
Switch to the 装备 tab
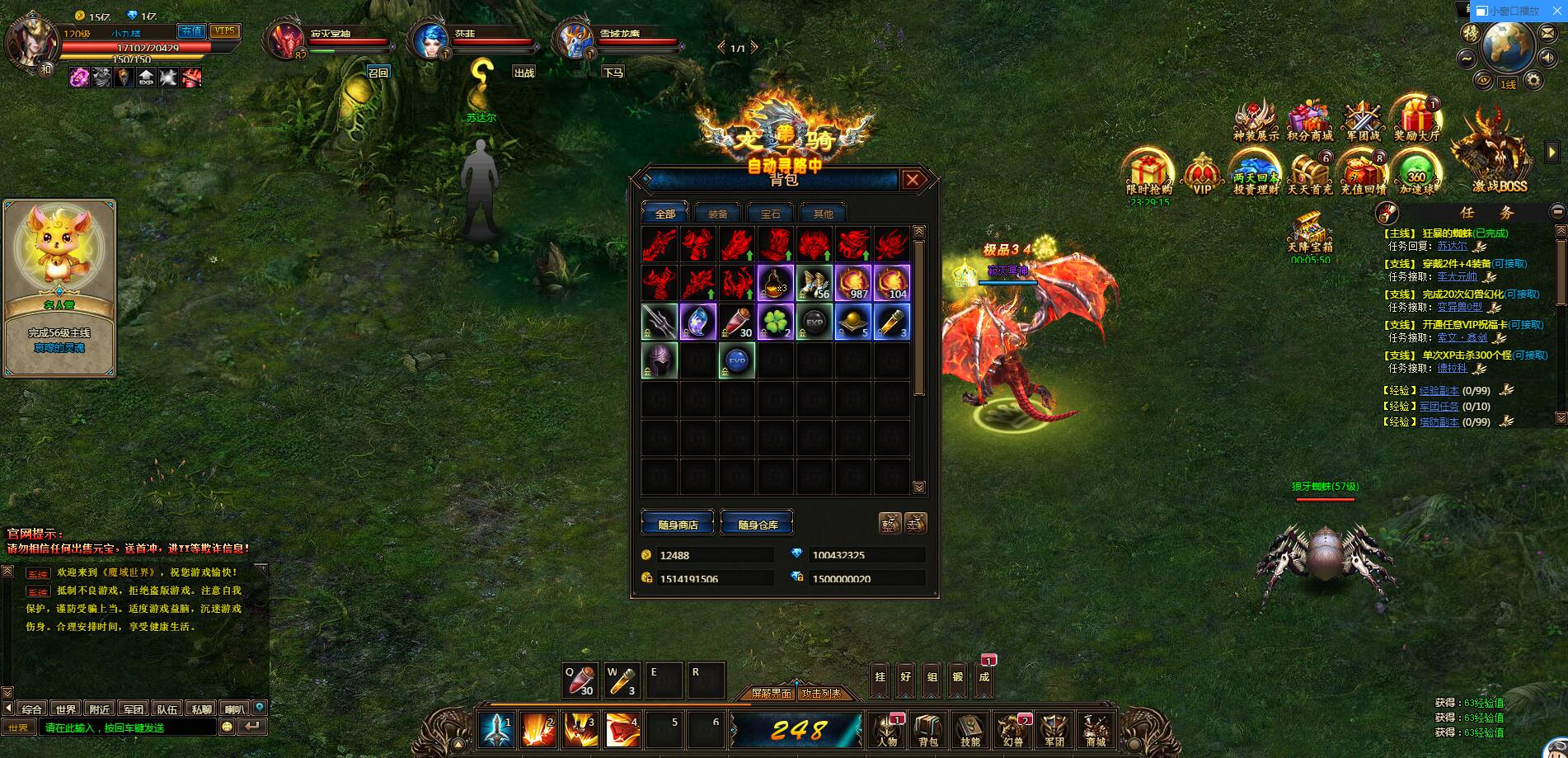click(717, 214)
